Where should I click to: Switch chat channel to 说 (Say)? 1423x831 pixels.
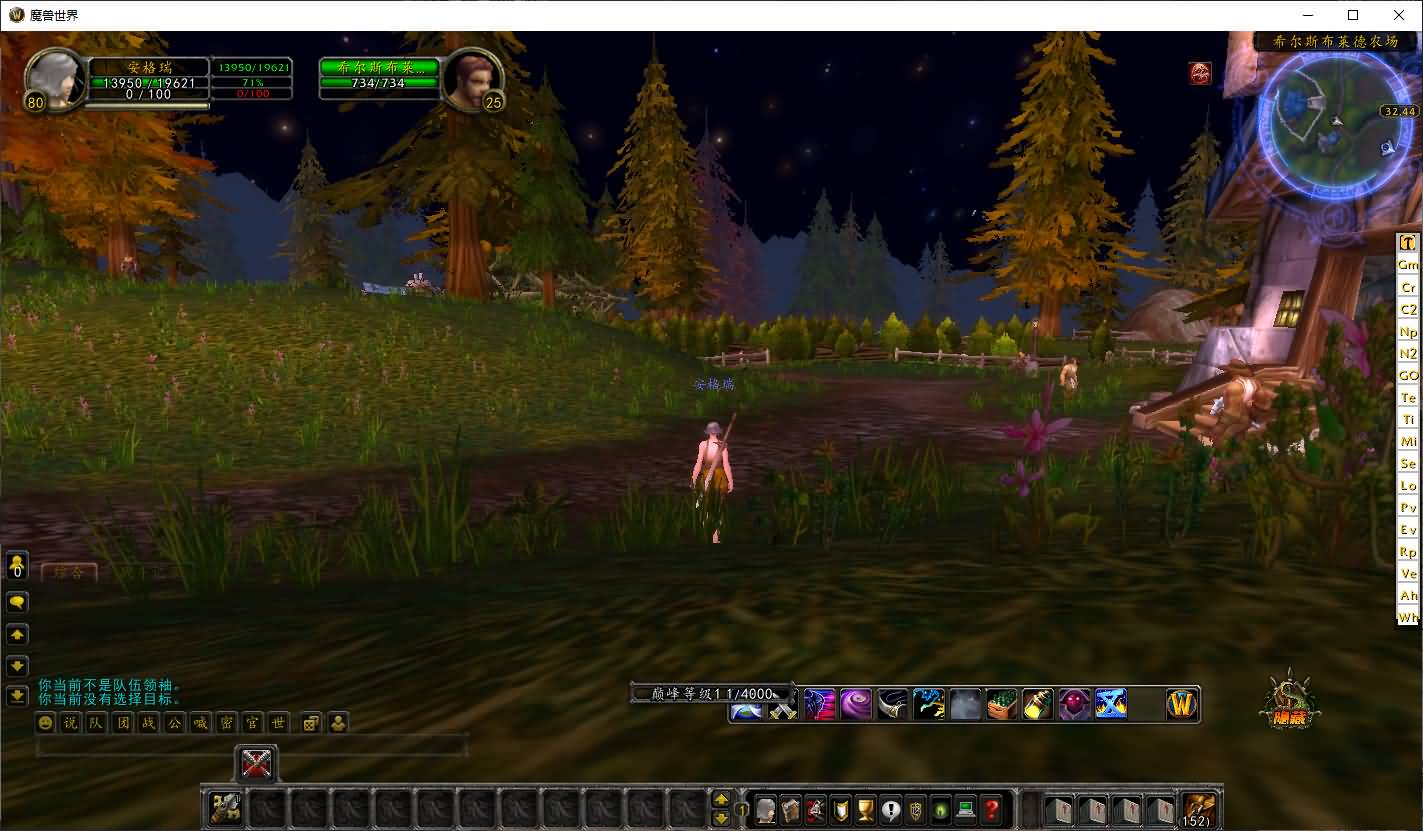tap(70, 723)
